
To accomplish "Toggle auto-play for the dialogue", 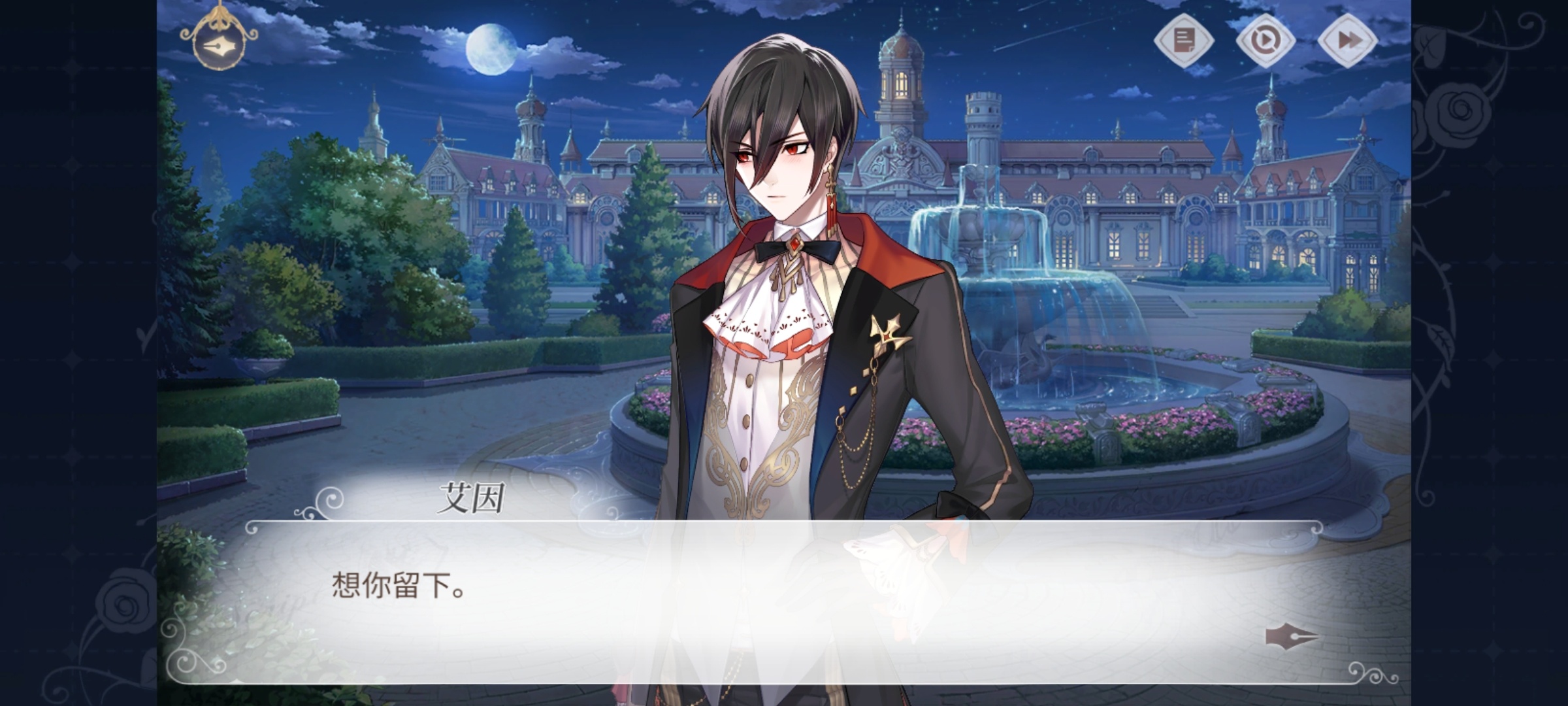I will coord(1266,41).
